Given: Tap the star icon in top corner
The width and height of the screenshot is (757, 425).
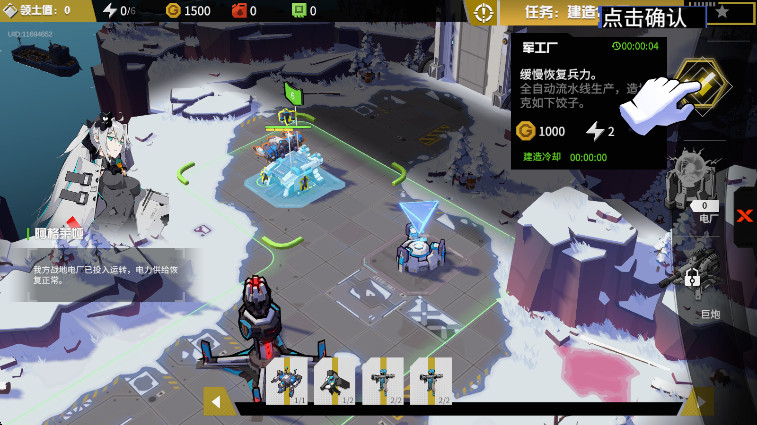Looking at the screenshot, I should tap(722, 12).
